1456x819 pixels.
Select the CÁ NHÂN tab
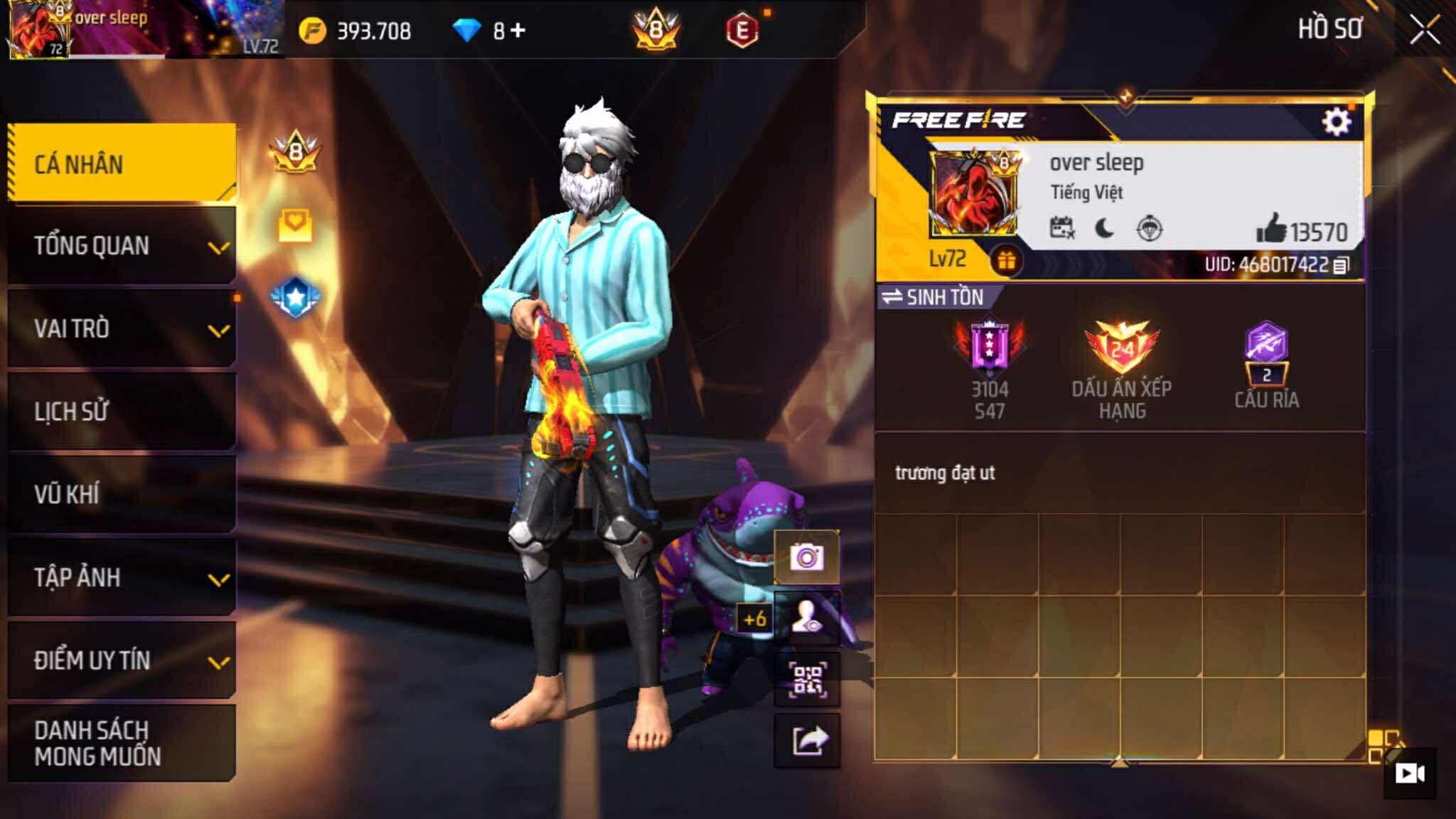122,164
